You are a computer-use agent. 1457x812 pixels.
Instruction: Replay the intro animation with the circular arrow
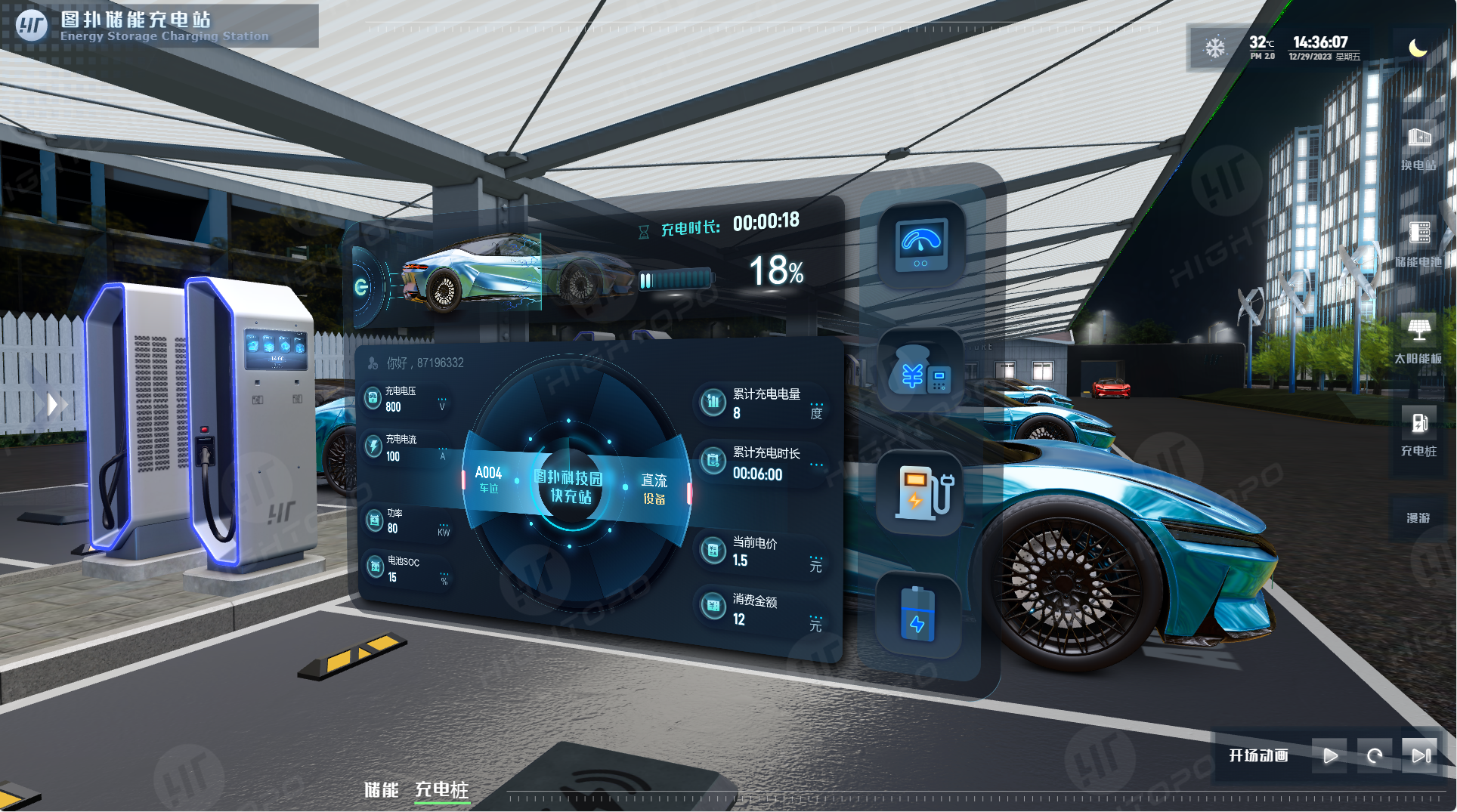coord(1375,755)
